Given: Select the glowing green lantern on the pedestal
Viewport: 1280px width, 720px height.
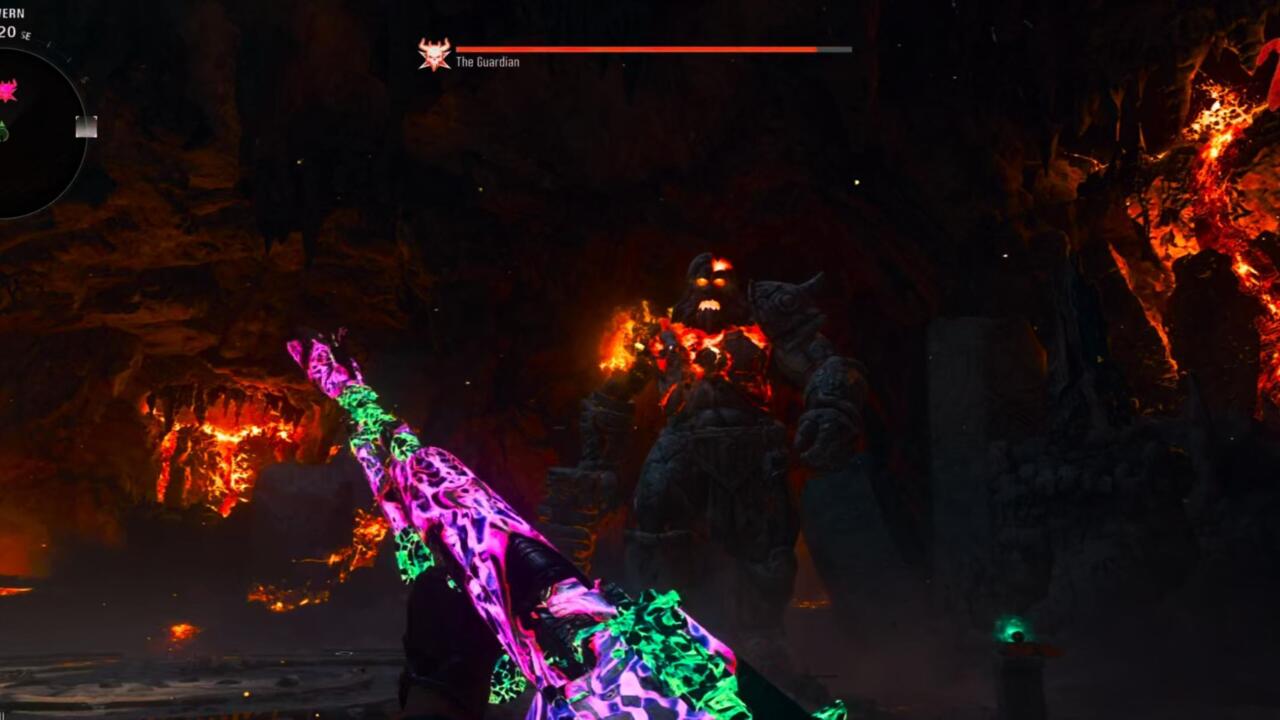Looking at the screenshot, I should click(1016, 630).
